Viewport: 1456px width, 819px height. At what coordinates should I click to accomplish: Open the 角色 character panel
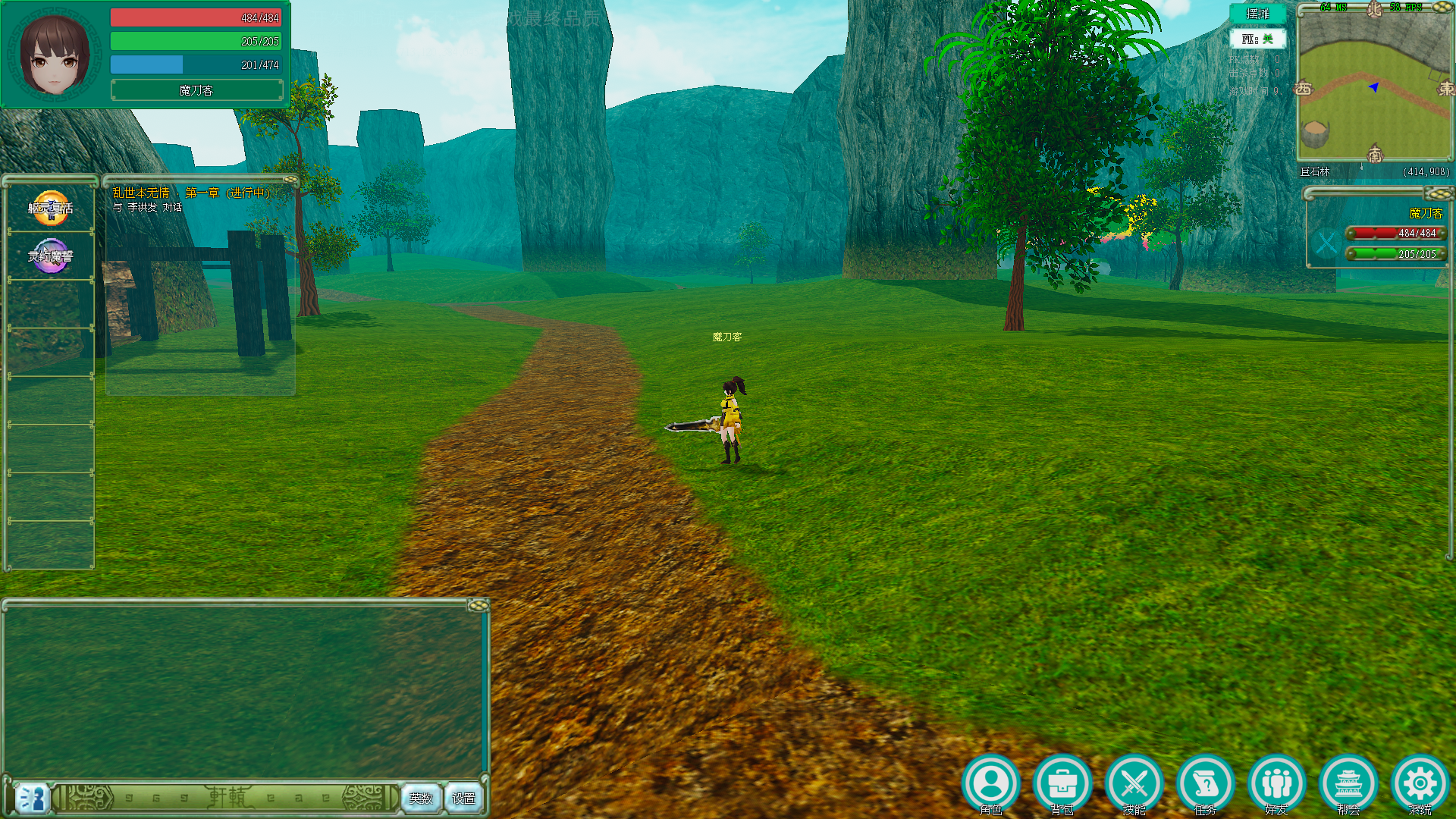990,783
